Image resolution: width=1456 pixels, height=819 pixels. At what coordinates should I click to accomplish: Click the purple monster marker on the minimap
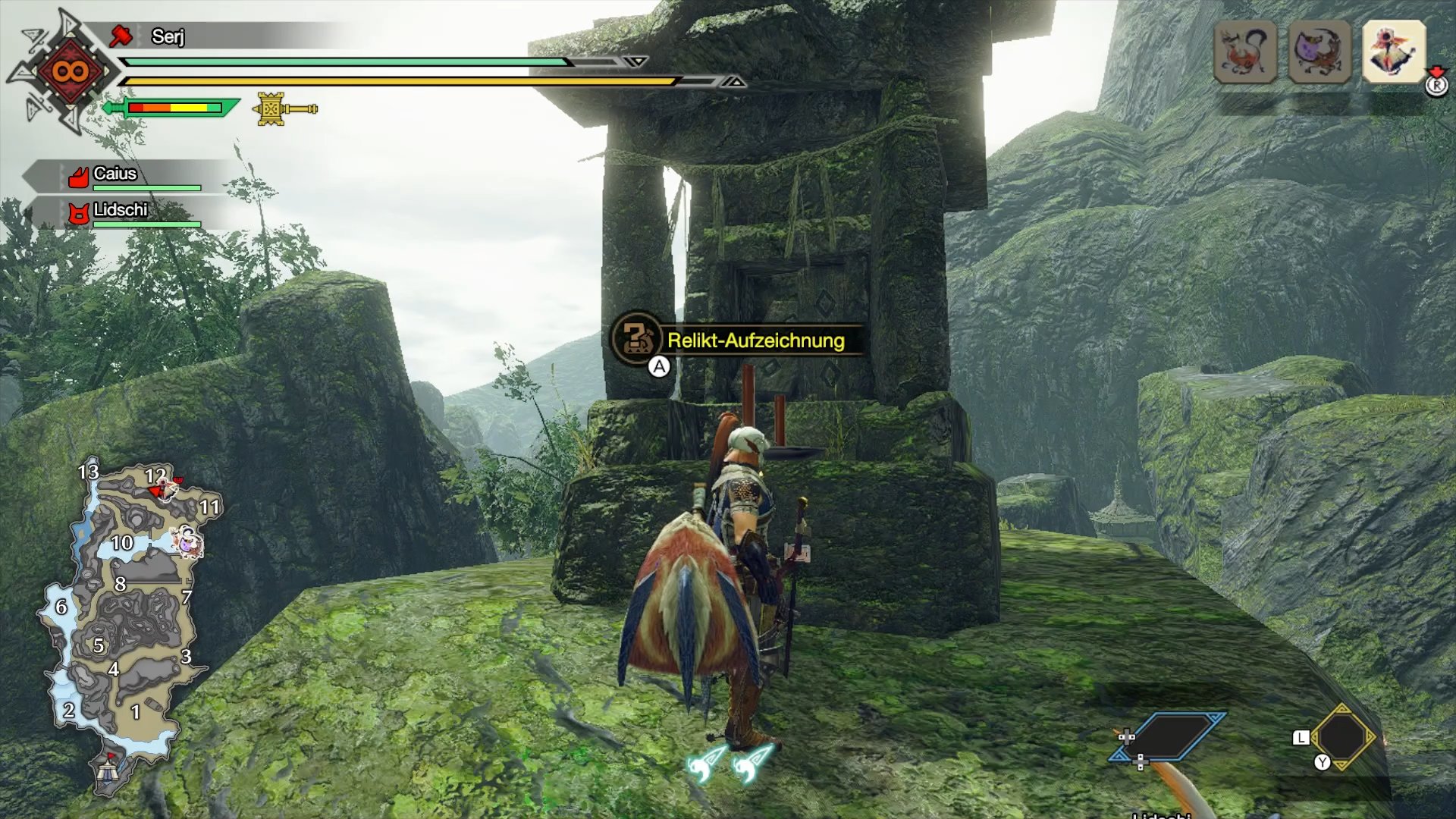pyautogui.click(x=186, y=541)
